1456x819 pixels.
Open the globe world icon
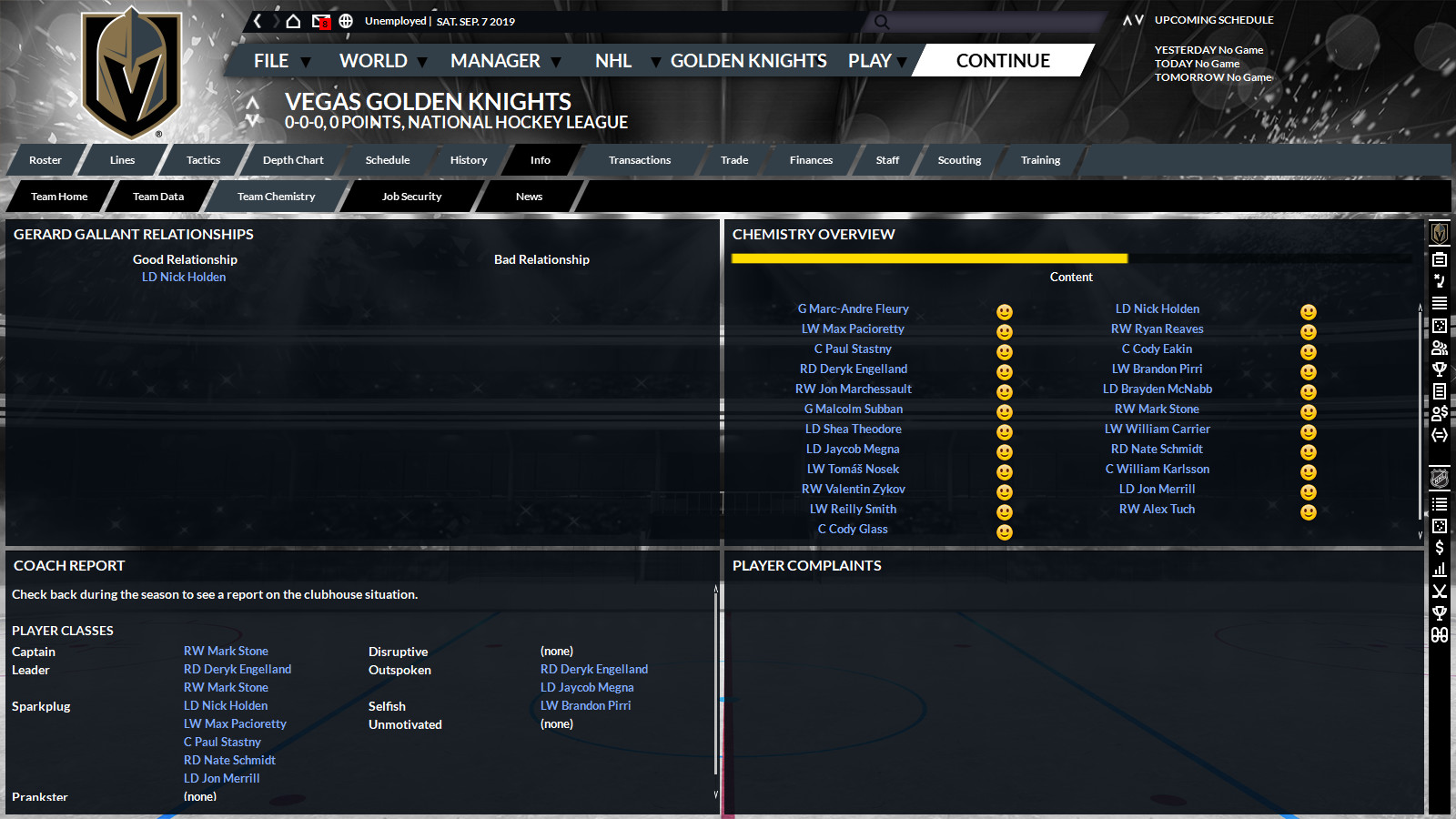(x=346, y=20)
